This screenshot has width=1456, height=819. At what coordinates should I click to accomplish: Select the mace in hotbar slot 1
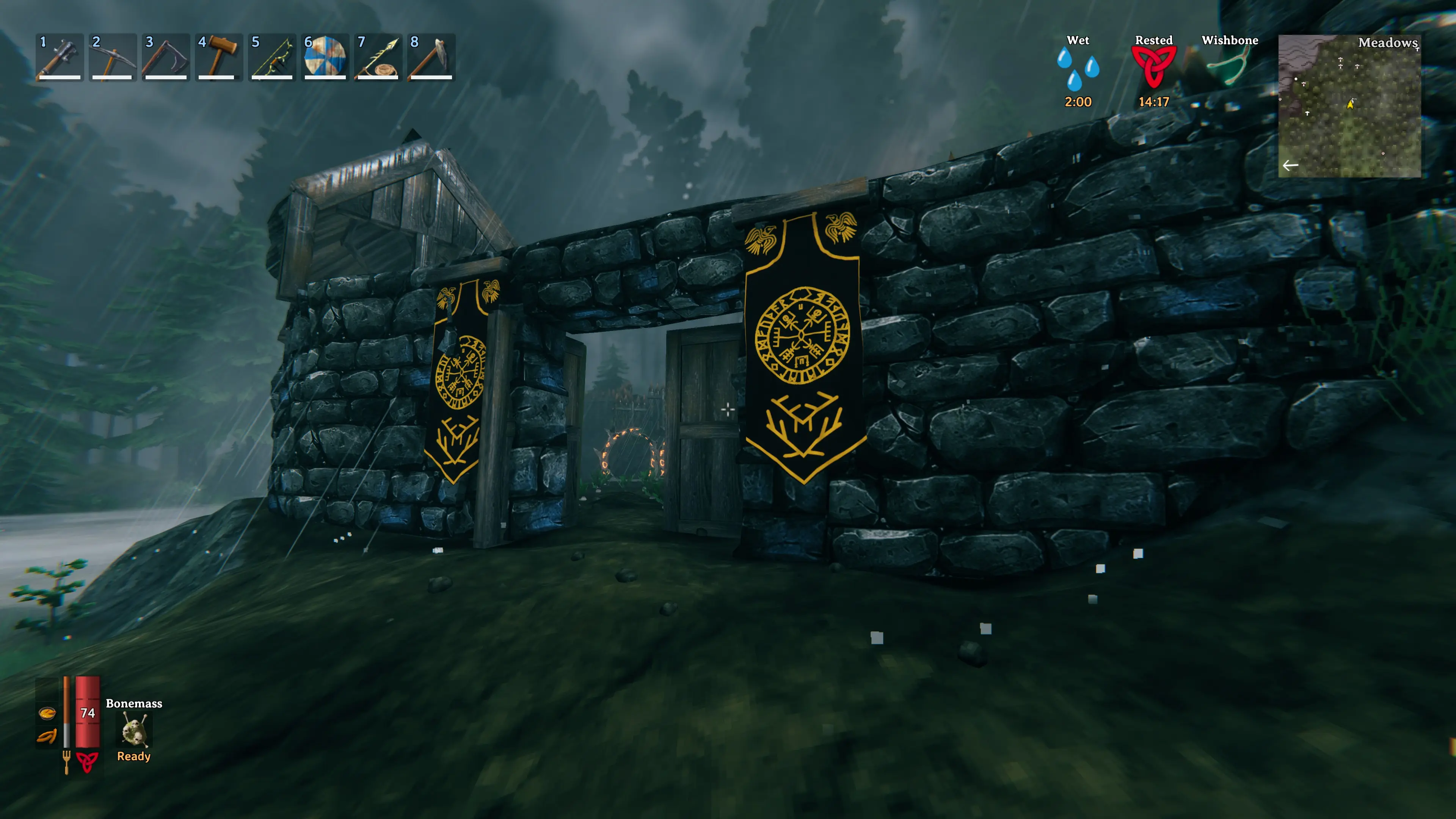(60, 57)
